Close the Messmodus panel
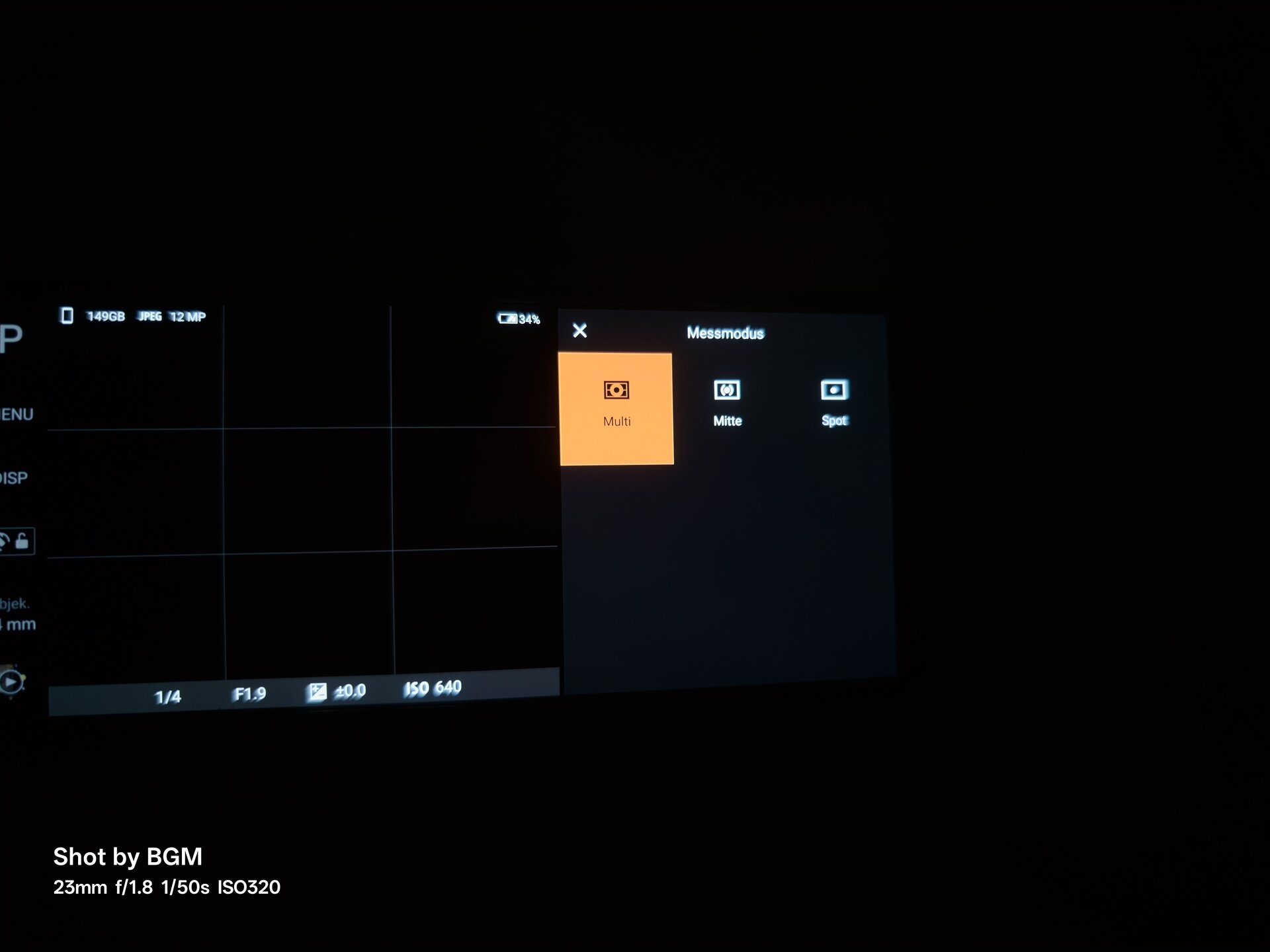 pos(579,331)
